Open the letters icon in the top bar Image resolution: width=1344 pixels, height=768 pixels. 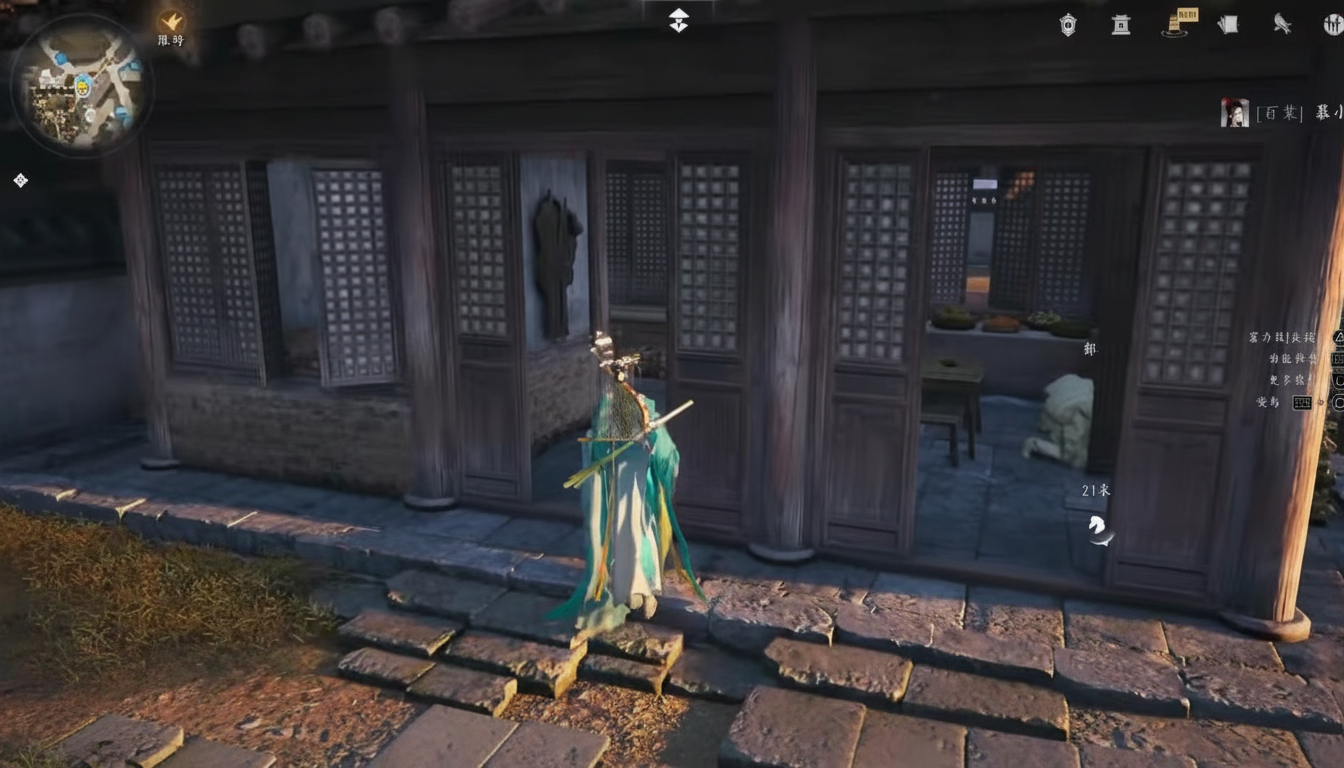[1227, 24]
